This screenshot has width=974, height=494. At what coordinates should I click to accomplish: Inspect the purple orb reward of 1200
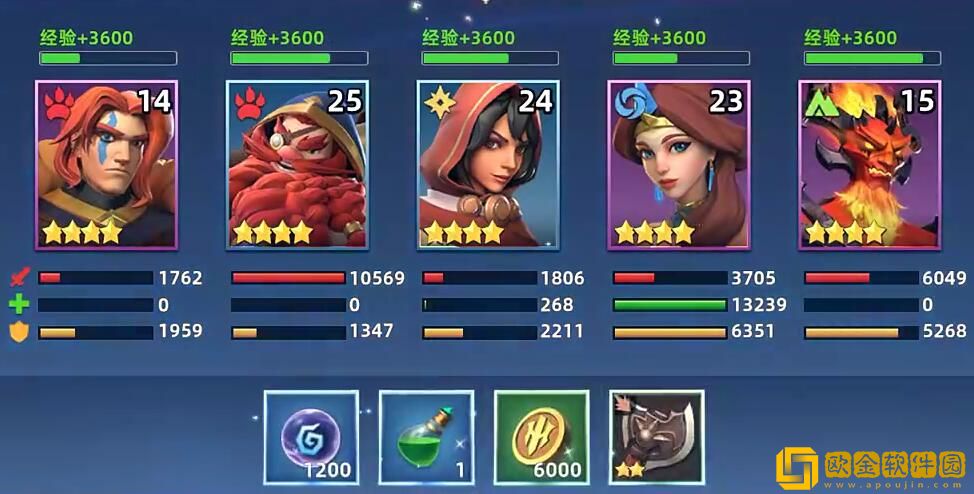[311, 437]
